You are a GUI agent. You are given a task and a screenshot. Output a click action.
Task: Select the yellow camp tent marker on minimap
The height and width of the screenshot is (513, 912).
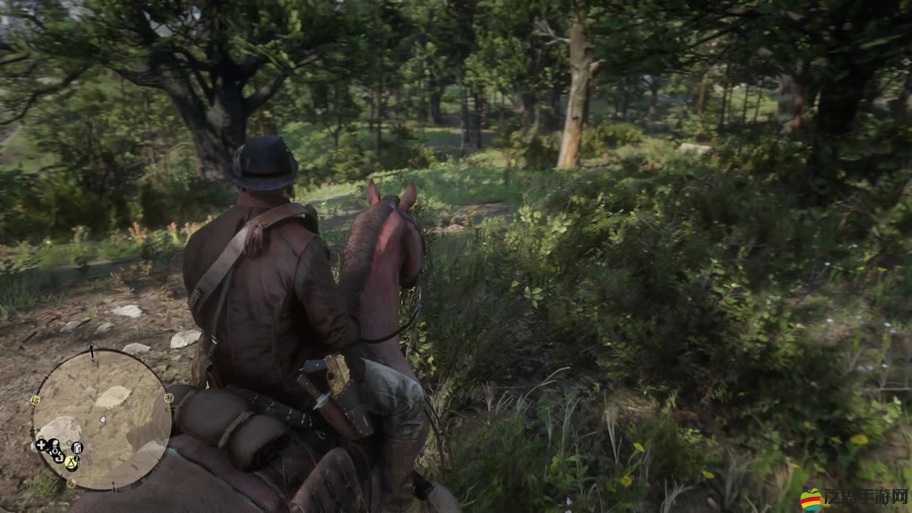[x=71, y=463]
